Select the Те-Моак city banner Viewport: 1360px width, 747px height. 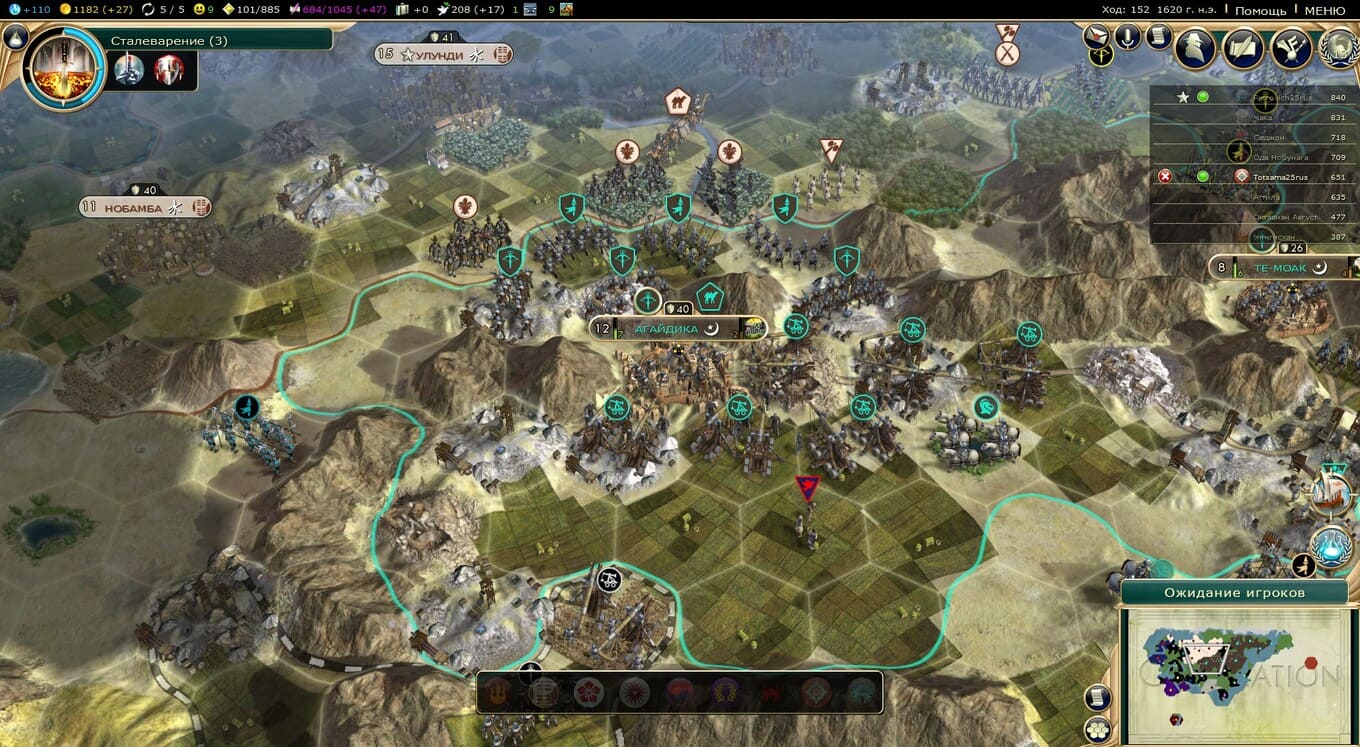point(1282,268)
